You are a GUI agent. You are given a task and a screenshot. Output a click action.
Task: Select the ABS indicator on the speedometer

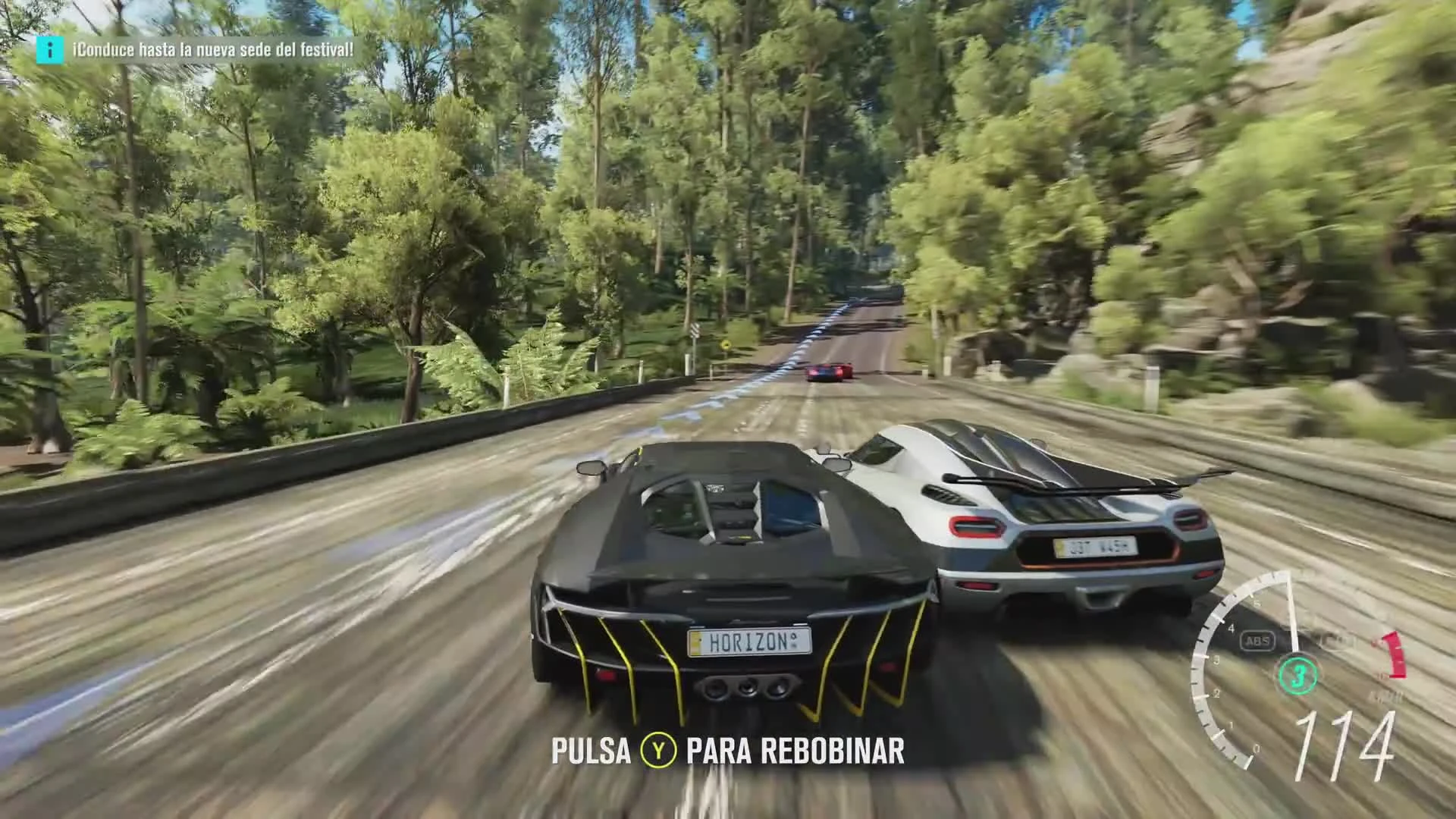(1257, 641)
